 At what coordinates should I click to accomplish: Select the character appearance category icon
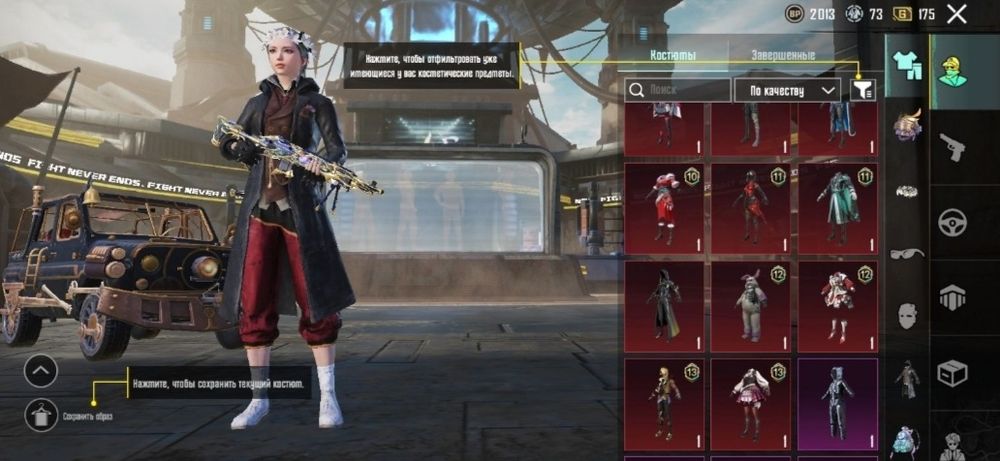(x=952, y=71)
